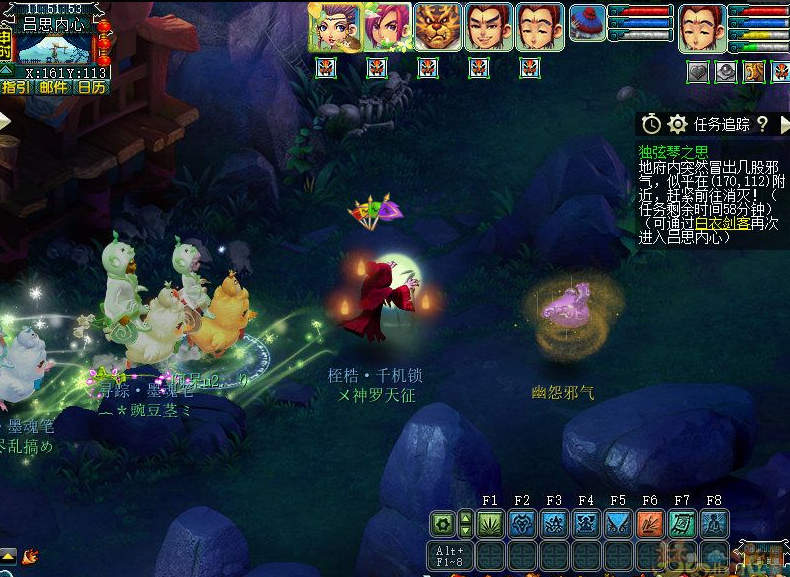The image size is (790, 577).
Task: Activate the F2 blue mask skill
Action: click(522, 523)
